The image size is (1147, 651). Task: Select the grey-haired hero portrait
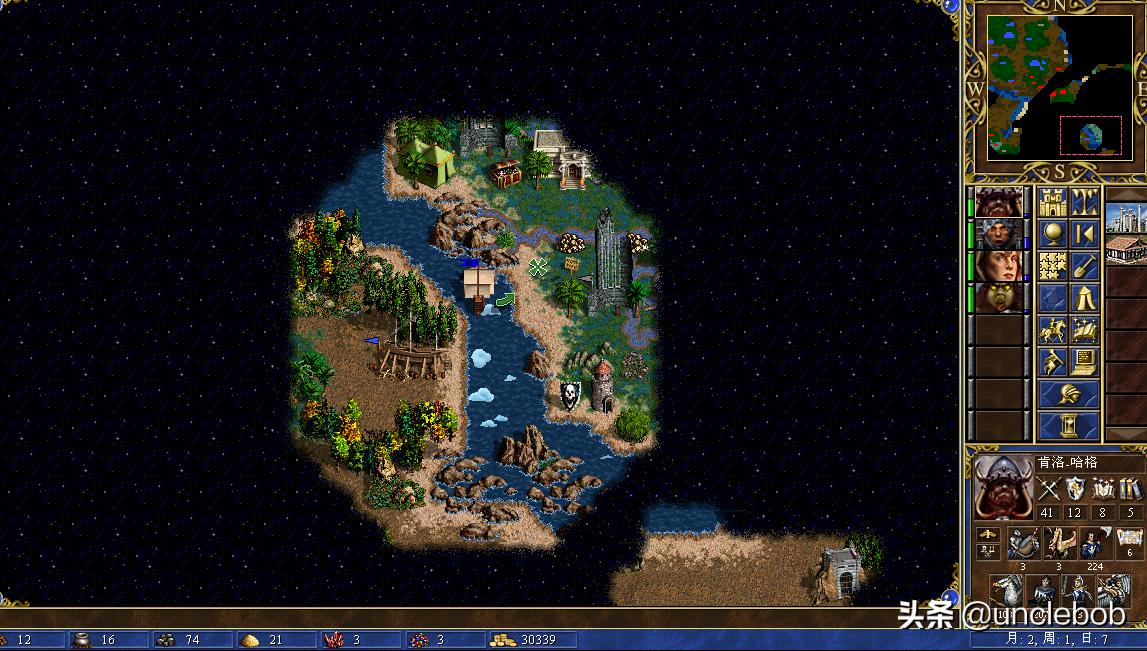(x=999, y=235)
